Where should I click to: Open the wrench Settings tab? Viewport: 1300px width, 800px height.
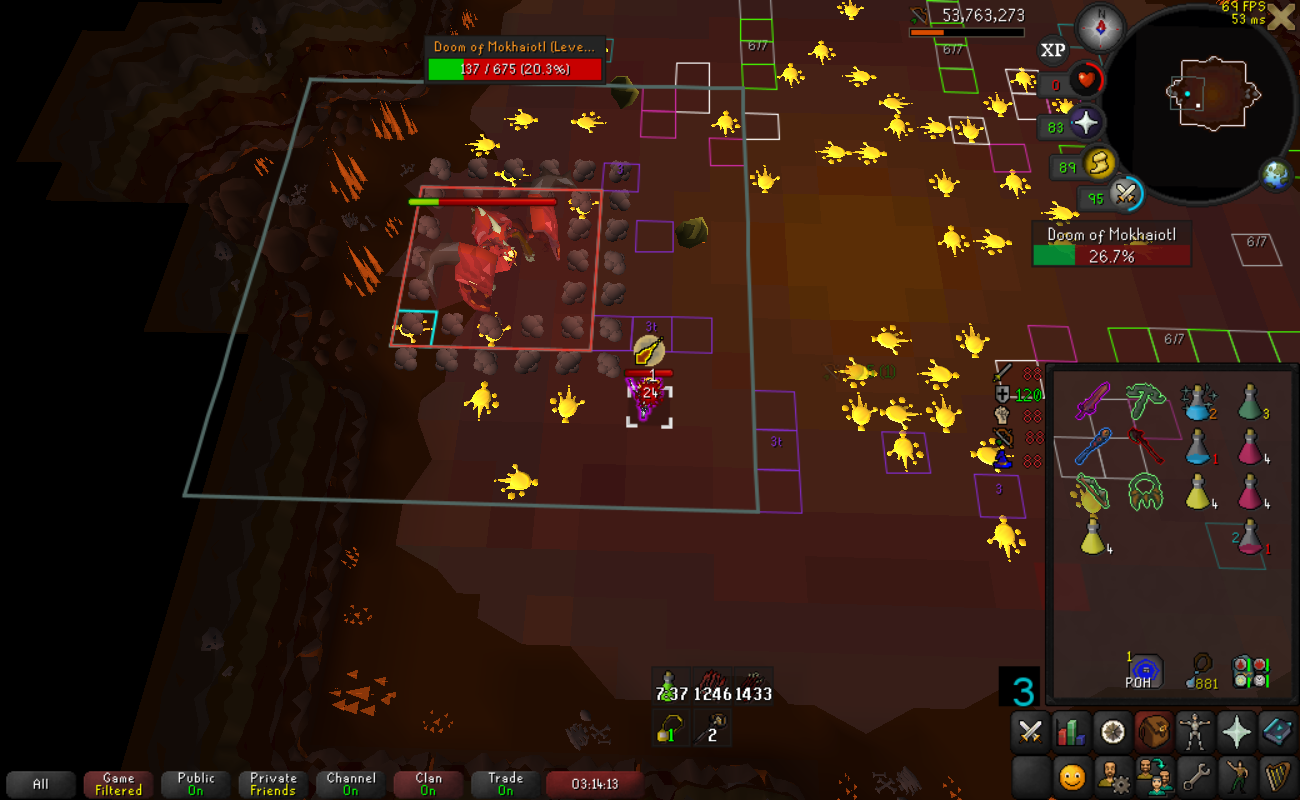(1195, 775)
